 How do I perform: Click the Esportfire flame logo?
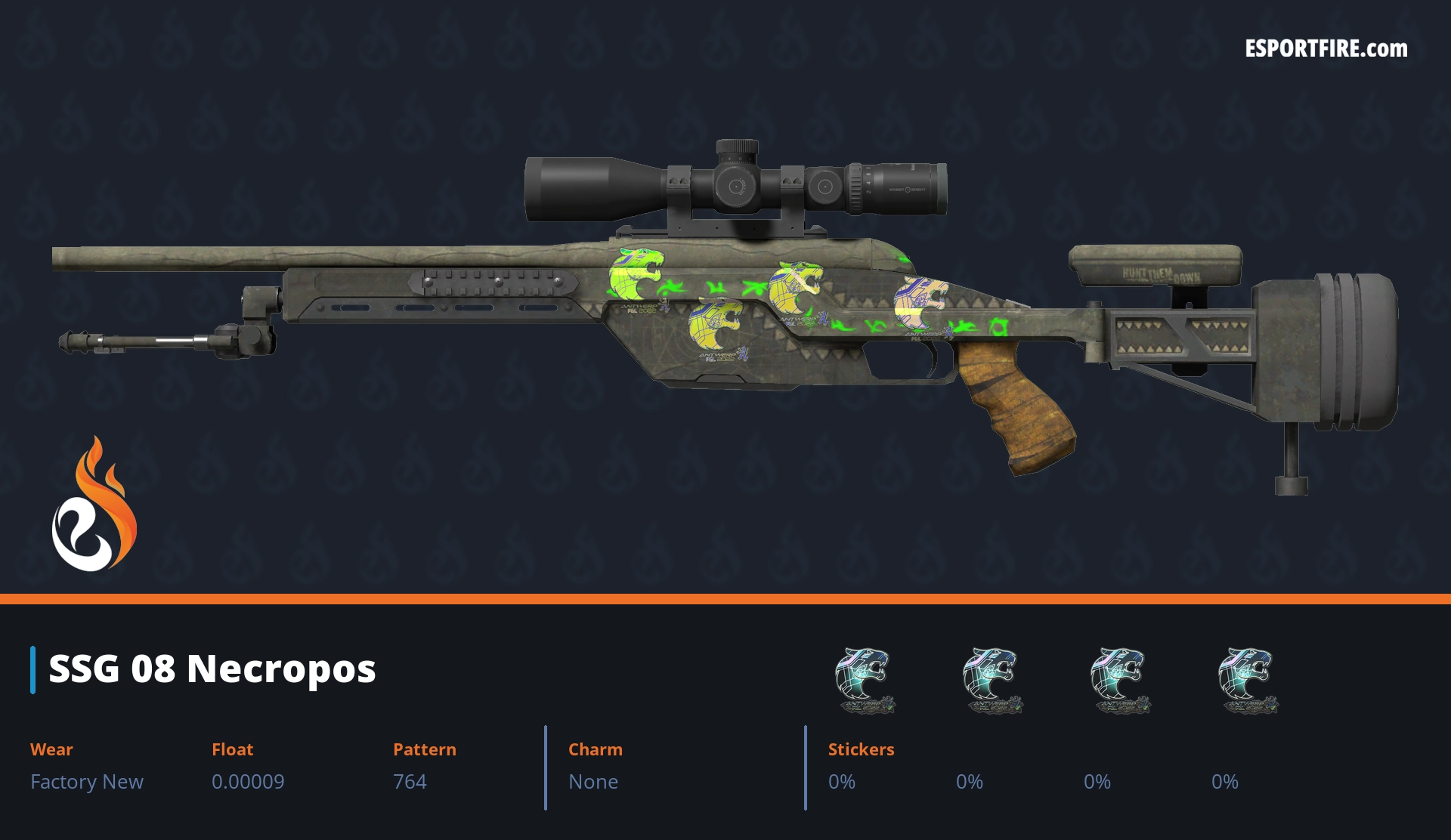click(x=94, y=505)
